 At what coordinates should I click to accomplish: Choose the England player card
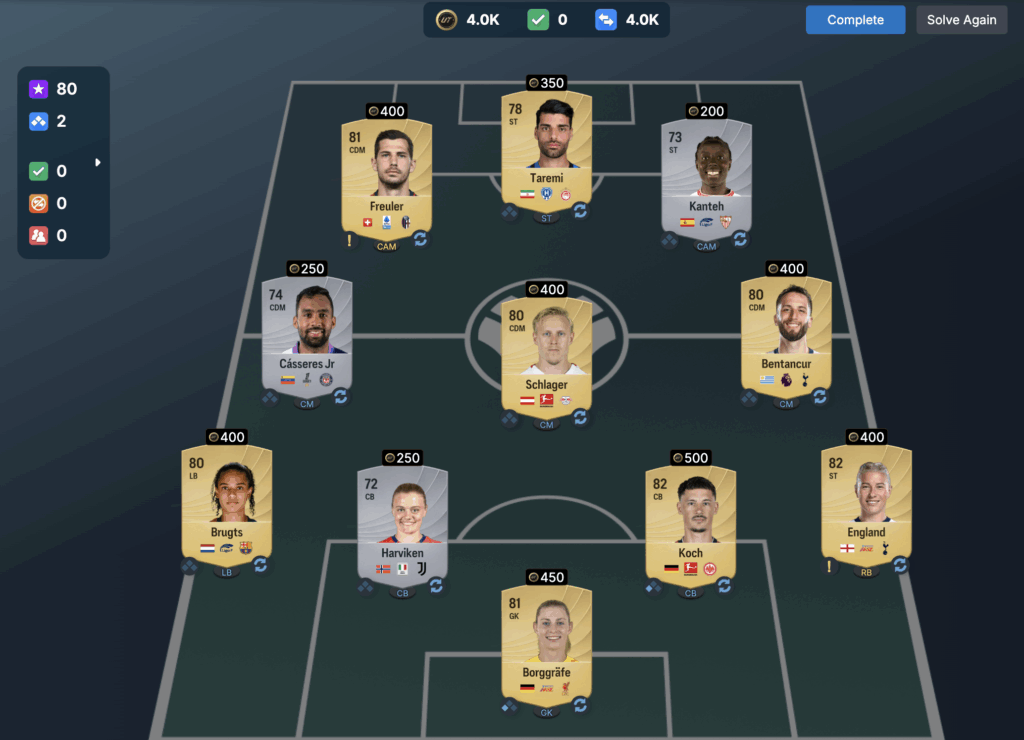866,501
